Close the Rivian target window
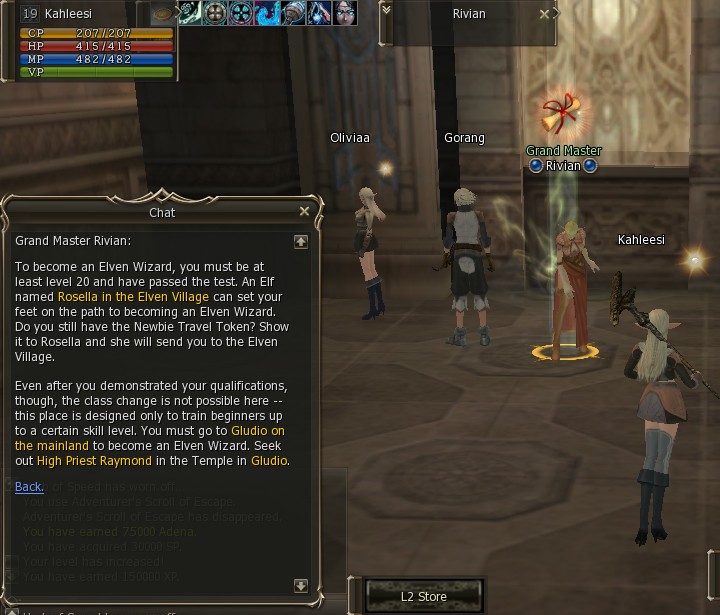The image size is (720, 615). click(x=545, y=15)
